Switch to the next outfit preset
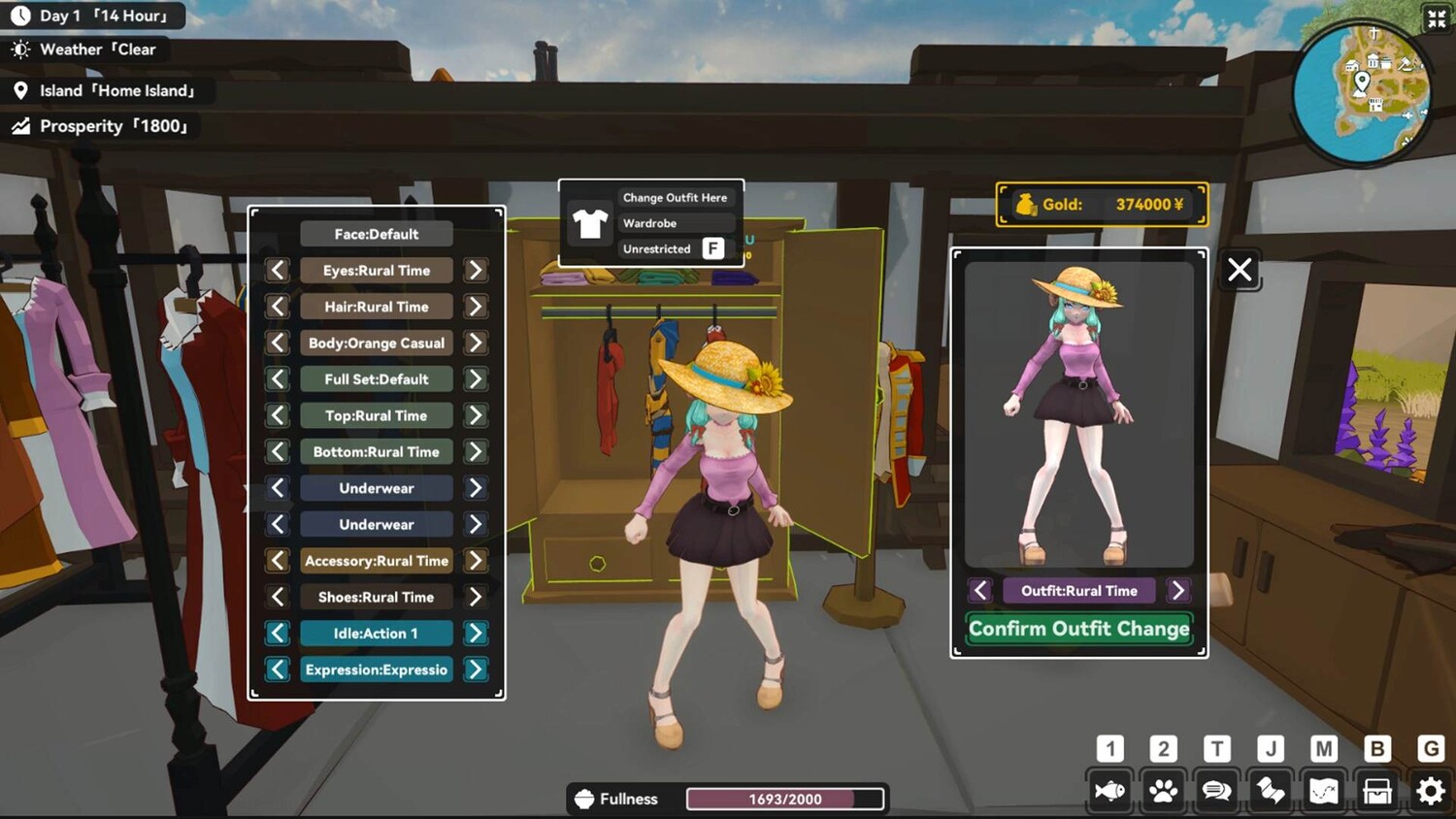Screen dimensions: 1456x819 1177,590
